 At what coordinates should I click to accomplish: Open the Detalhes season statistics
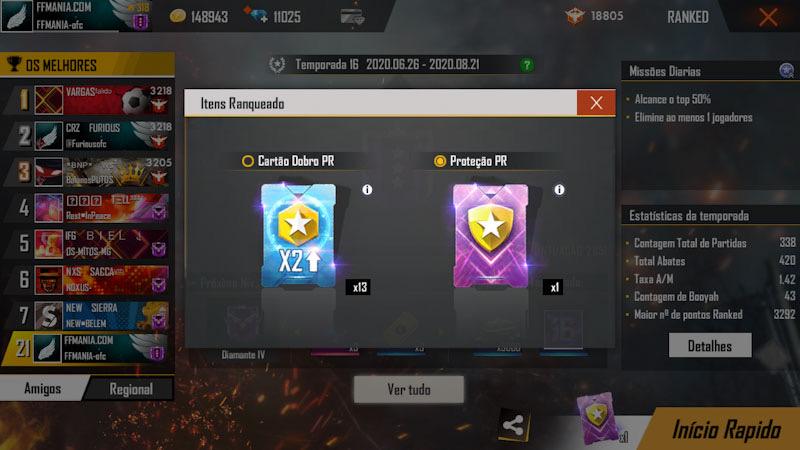point(710,345)
